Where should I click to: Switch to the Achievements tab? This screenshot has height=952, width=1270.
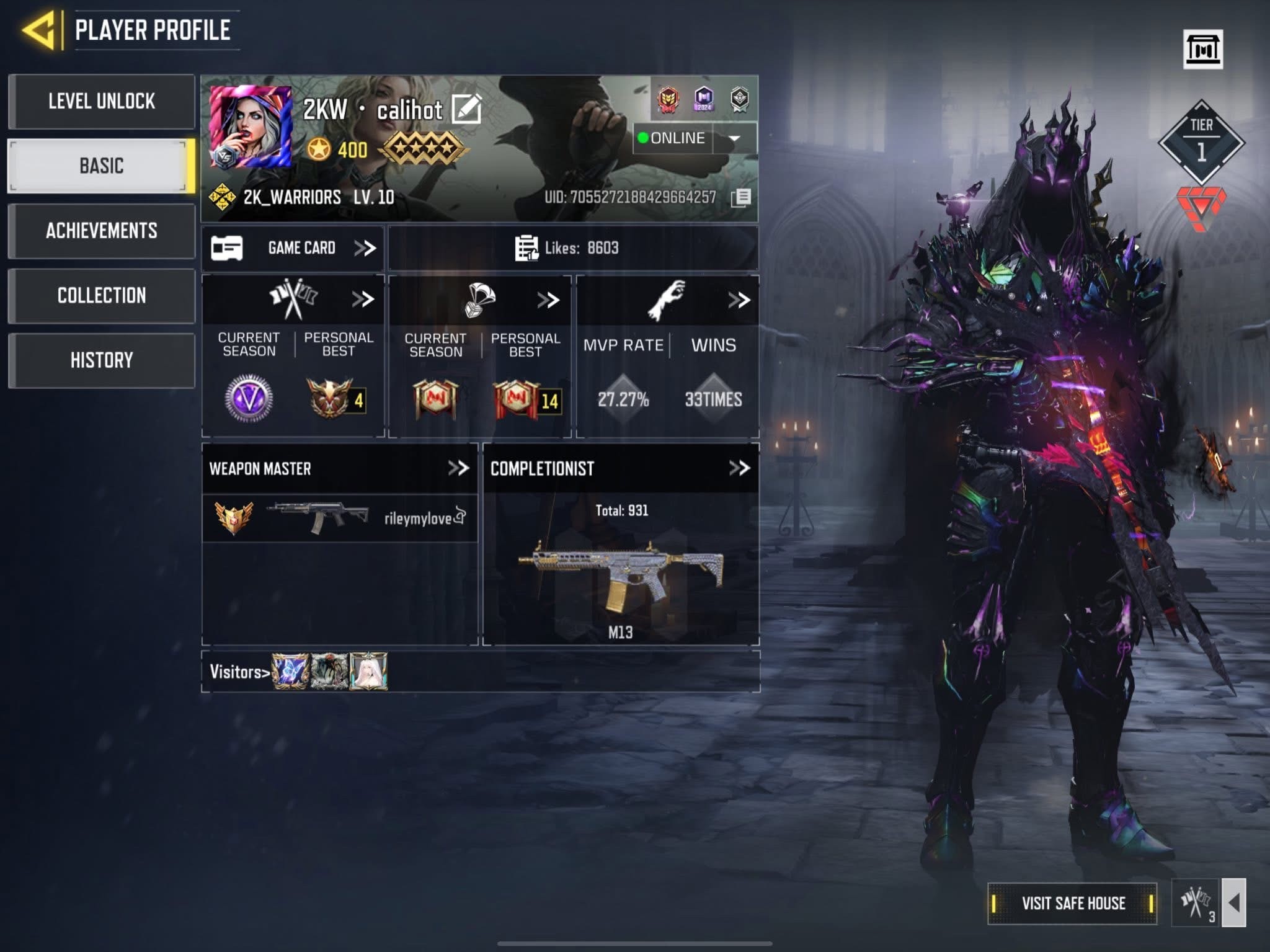[x=102, y=231]
